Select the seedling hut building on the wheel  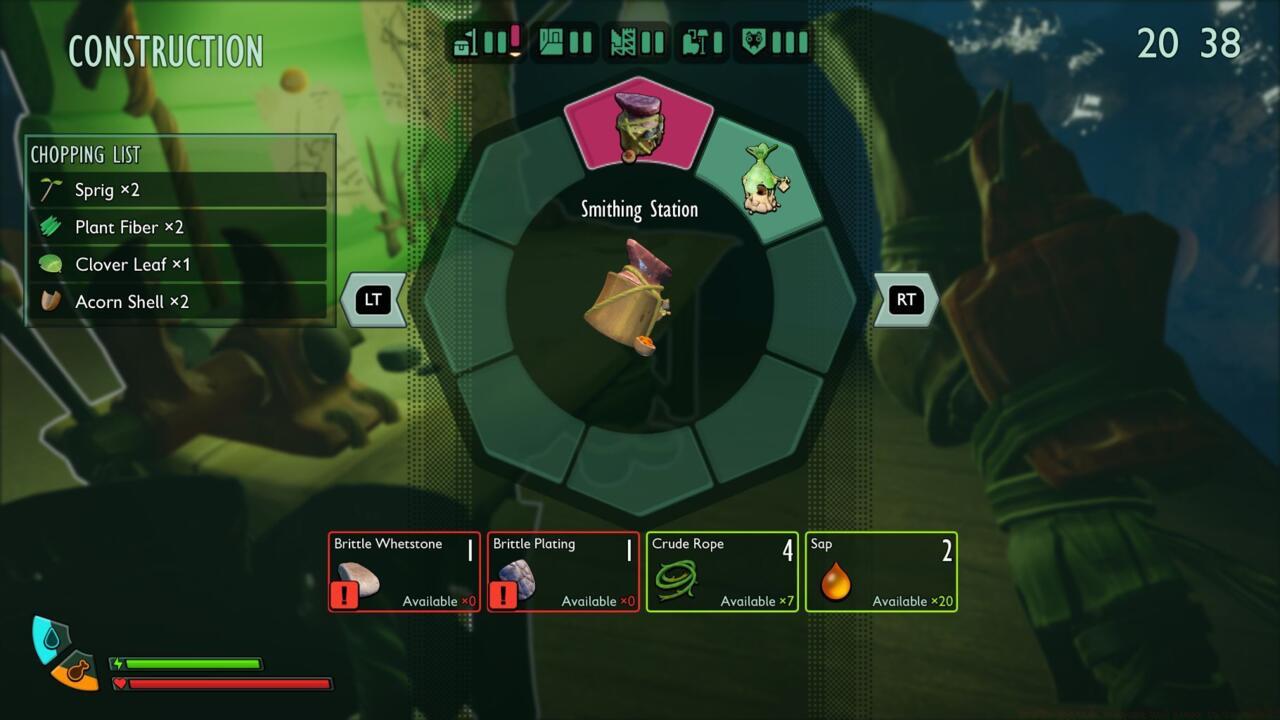(x=770, y=180)
